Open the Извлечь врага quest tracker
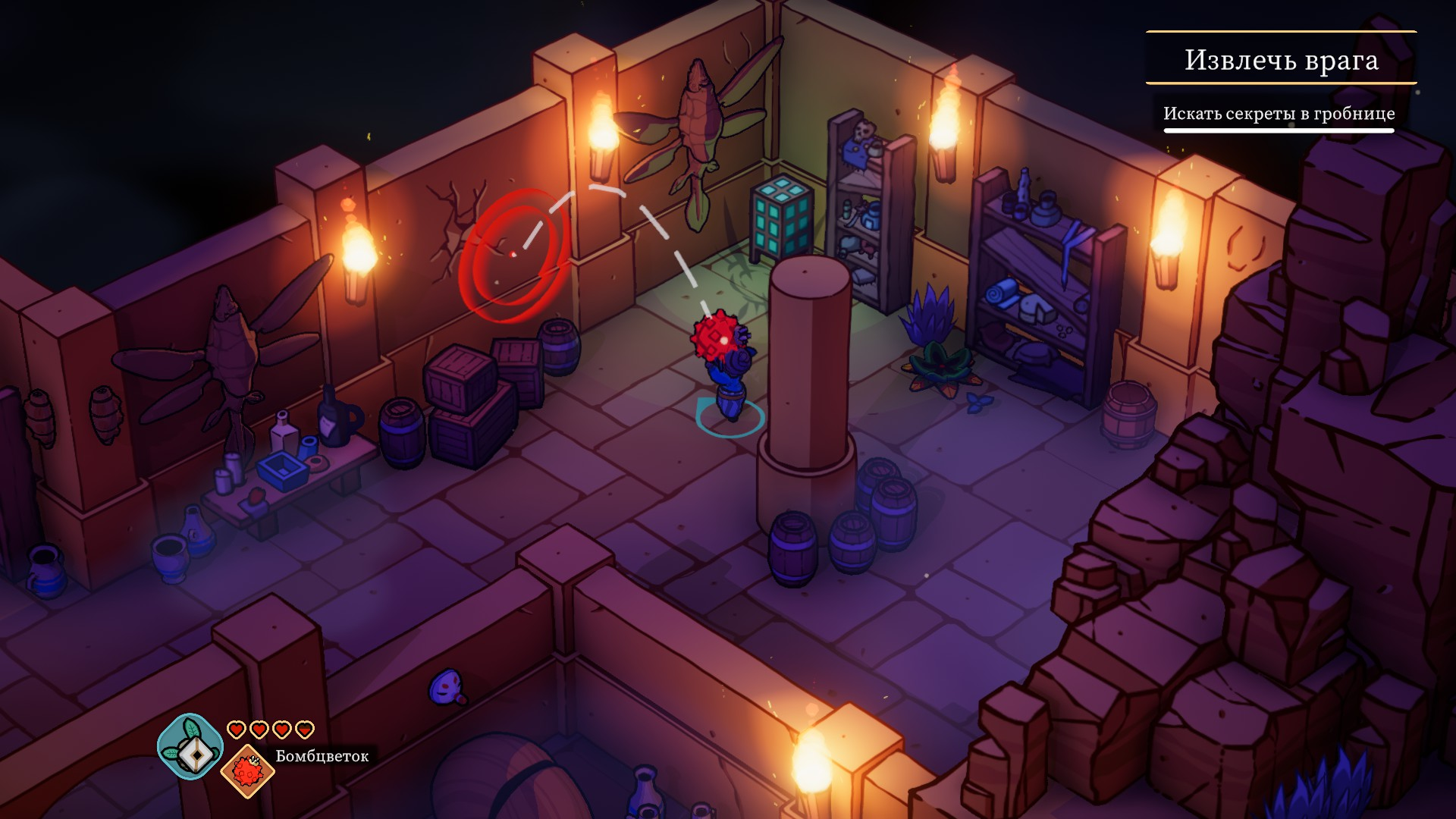 click(x=1281, y=59)
